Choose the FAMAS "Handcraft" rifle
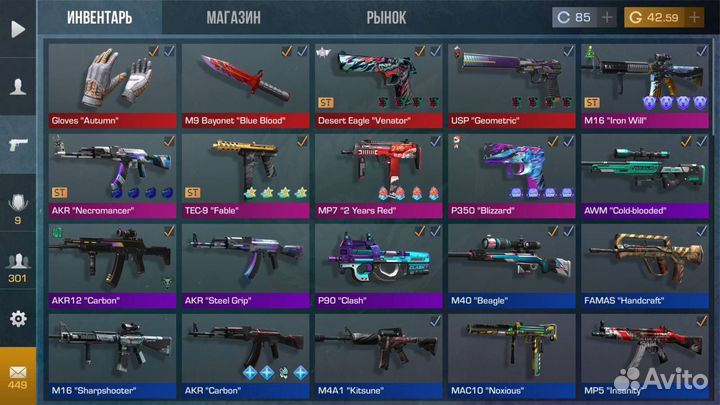This screenshot has height=405, width=720. click(x=643, y=262)
